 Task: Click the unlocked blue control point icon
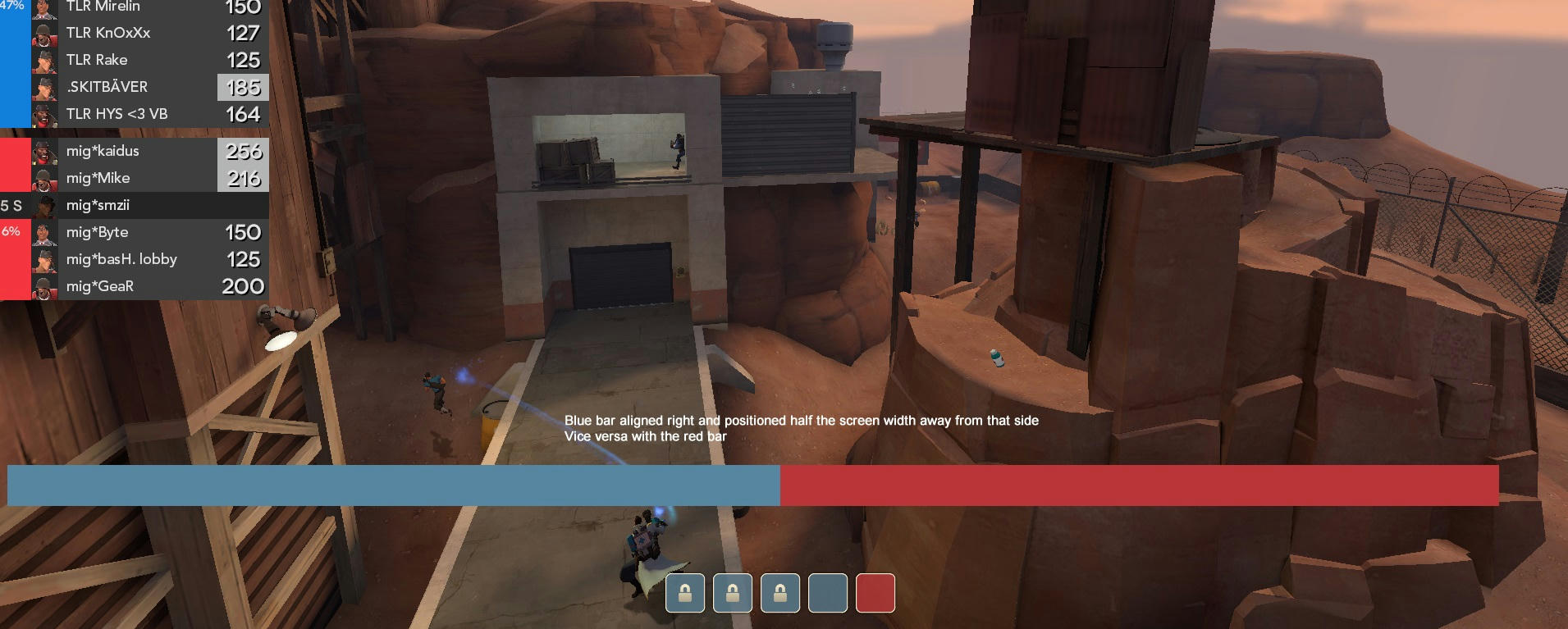pyautogui.click(x=827, y=593)
